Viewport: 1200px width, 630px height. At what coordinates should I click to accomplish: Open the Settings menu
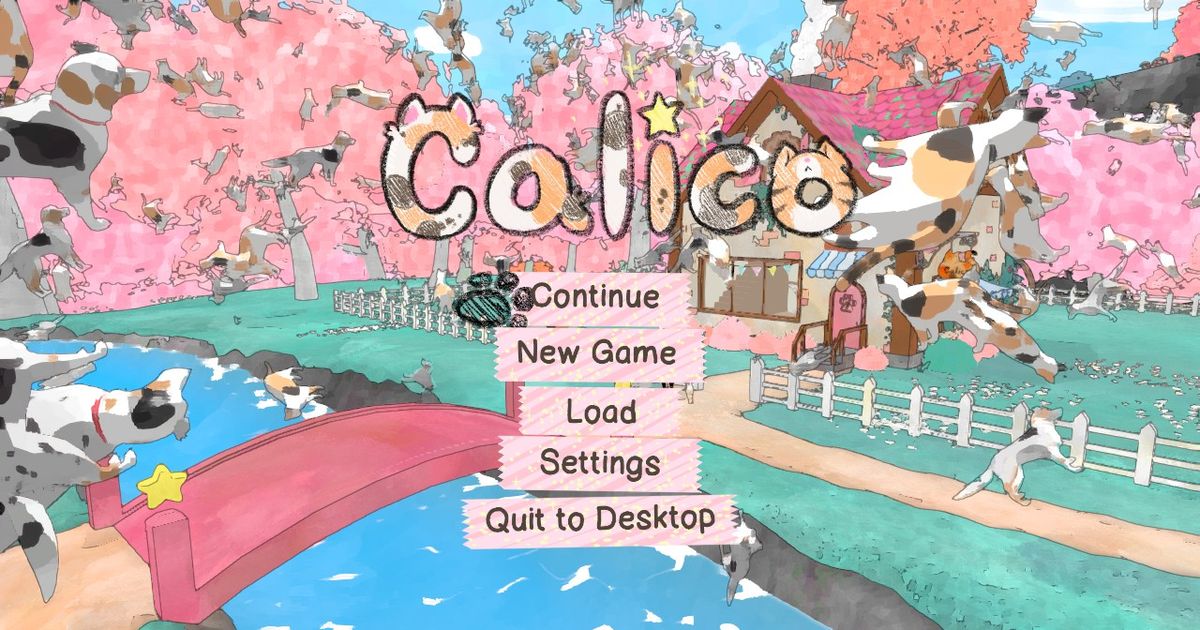(x=599, y=464)
